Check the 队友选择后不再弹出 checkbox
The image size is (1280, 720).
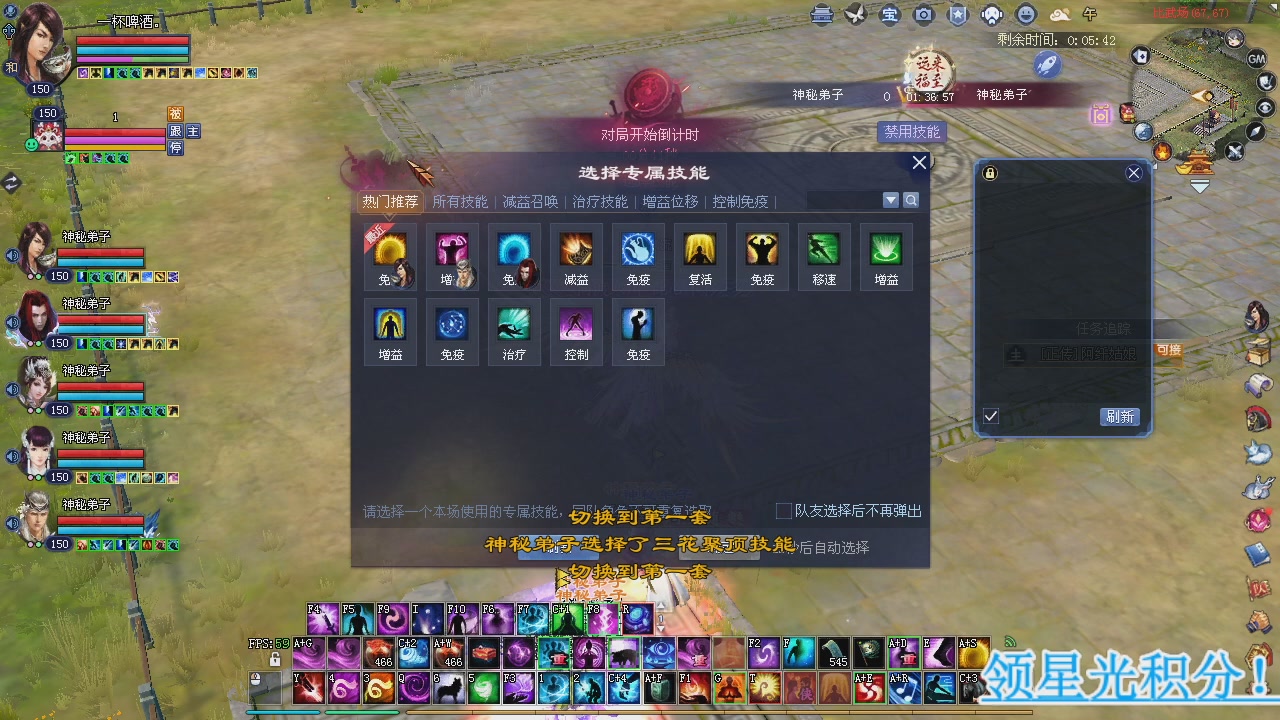[x=784, y=510]
